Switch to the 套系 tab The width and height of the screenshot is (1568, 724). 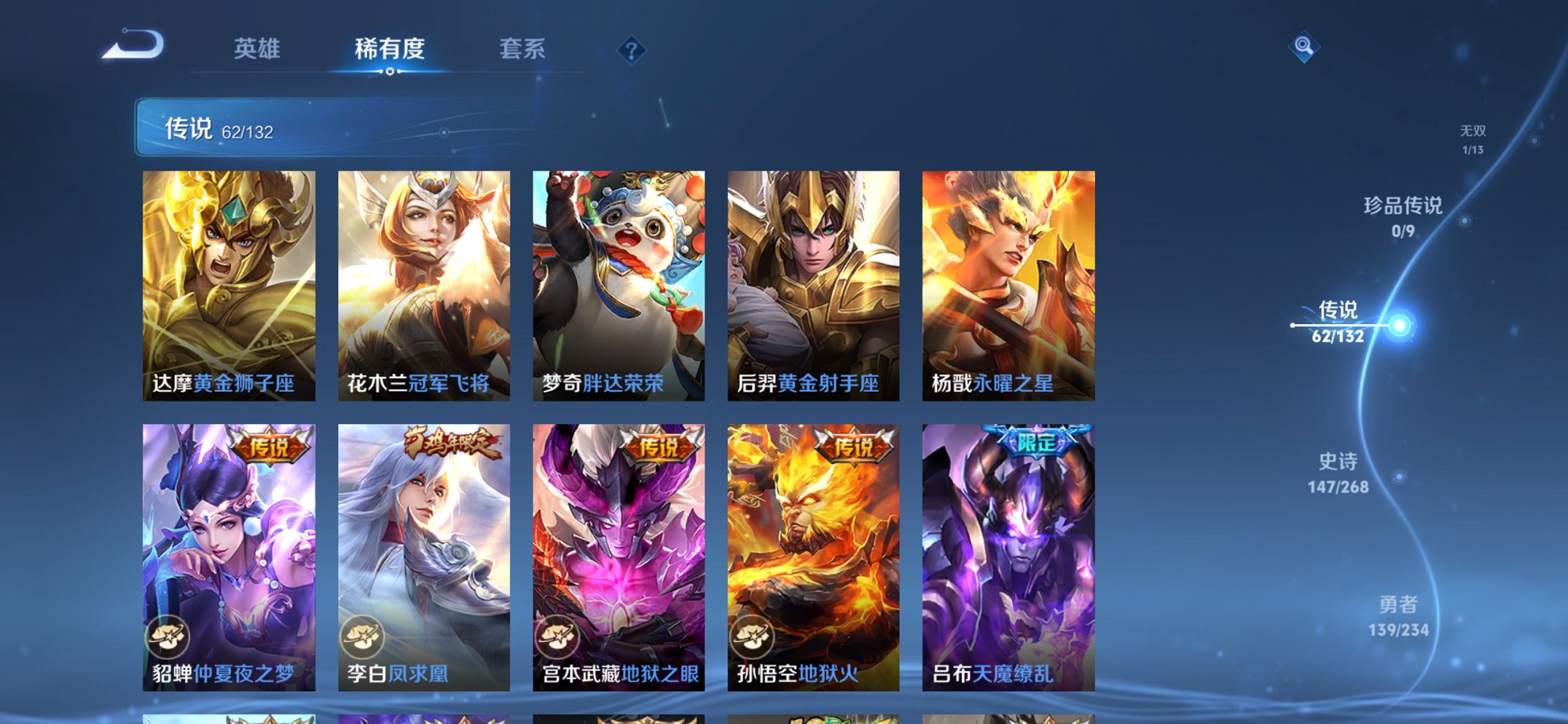(x=522, y=48)
